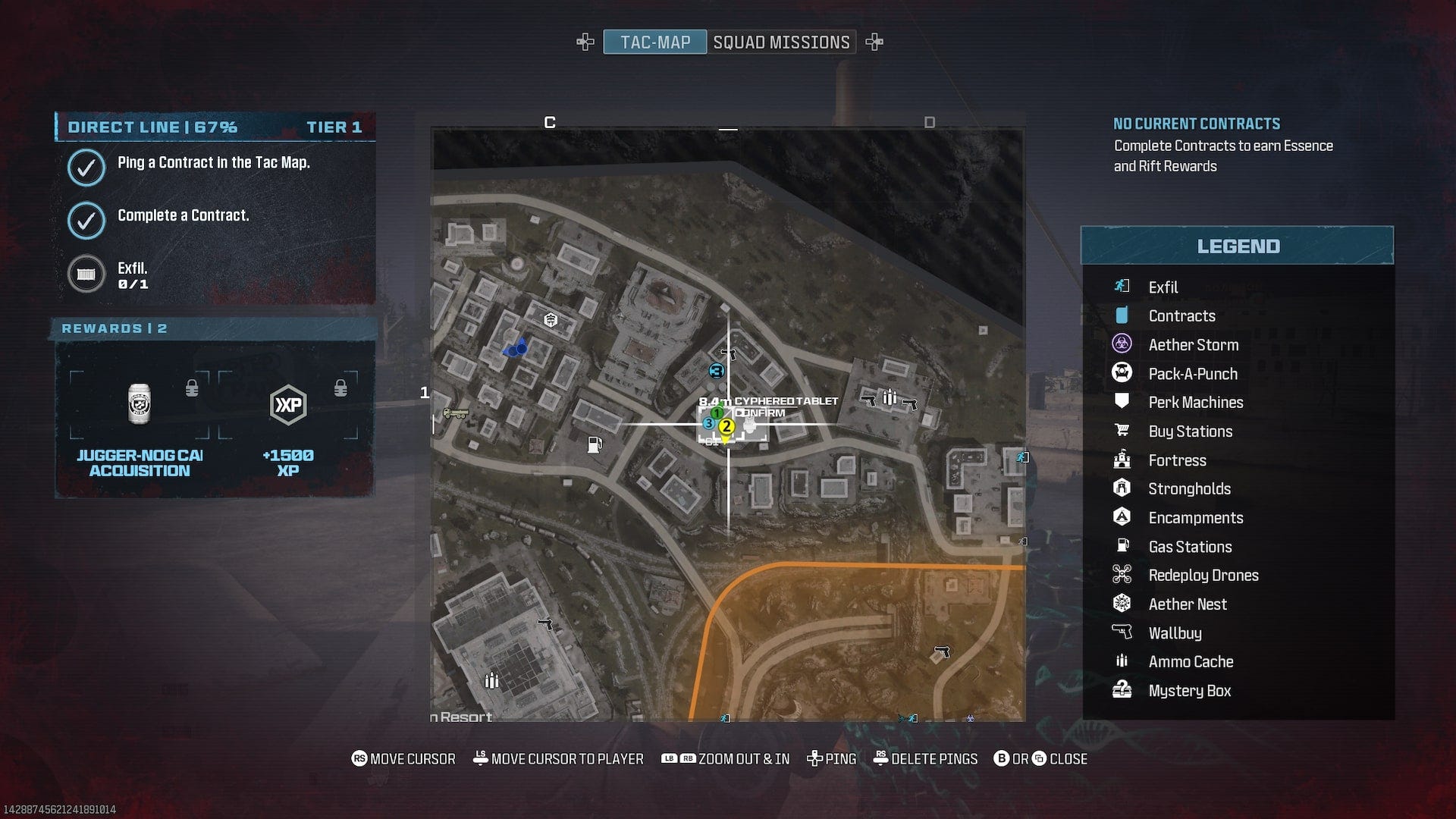Select the Wallbuy pistol legend icon
The image size is (1456, 819).
(x=1122, y=632)
